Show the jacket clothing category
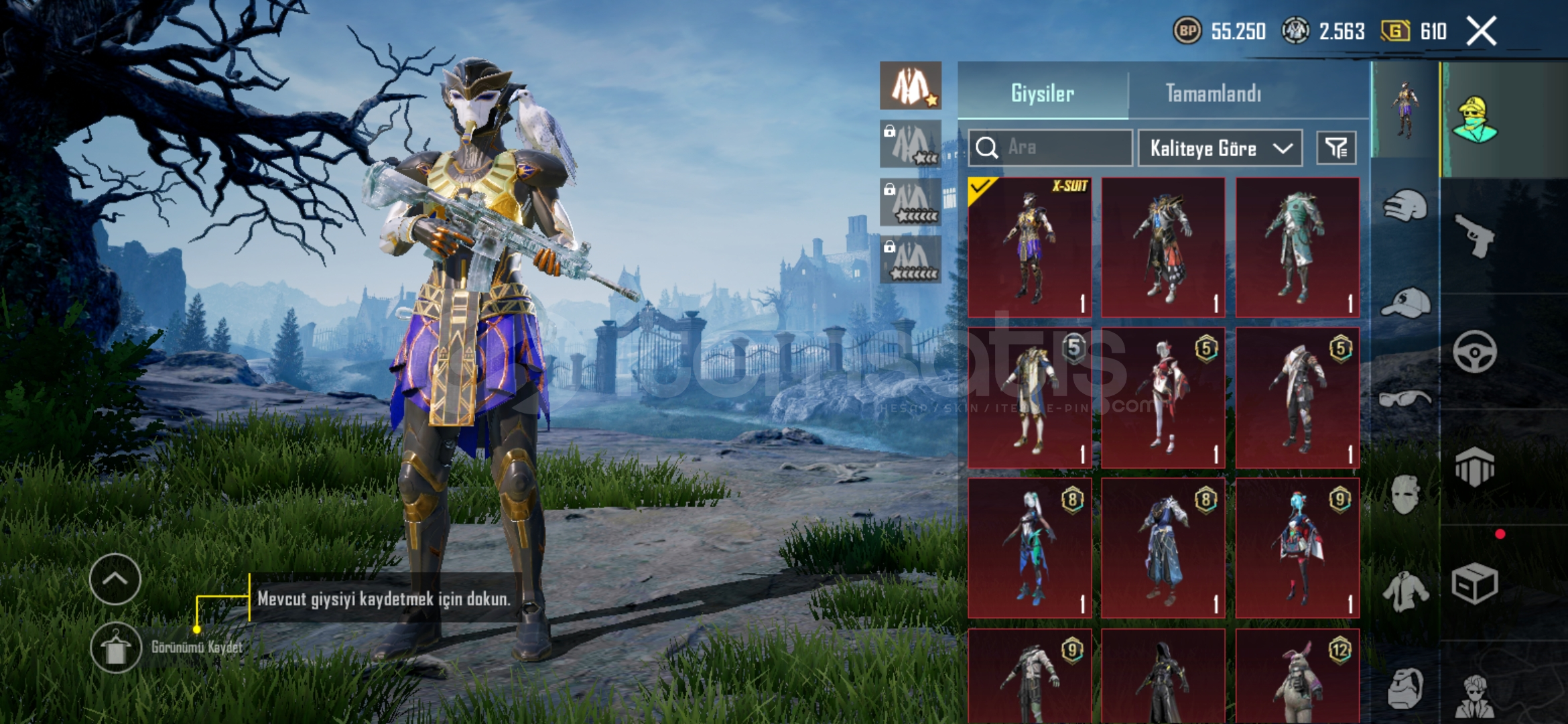 1405,591
